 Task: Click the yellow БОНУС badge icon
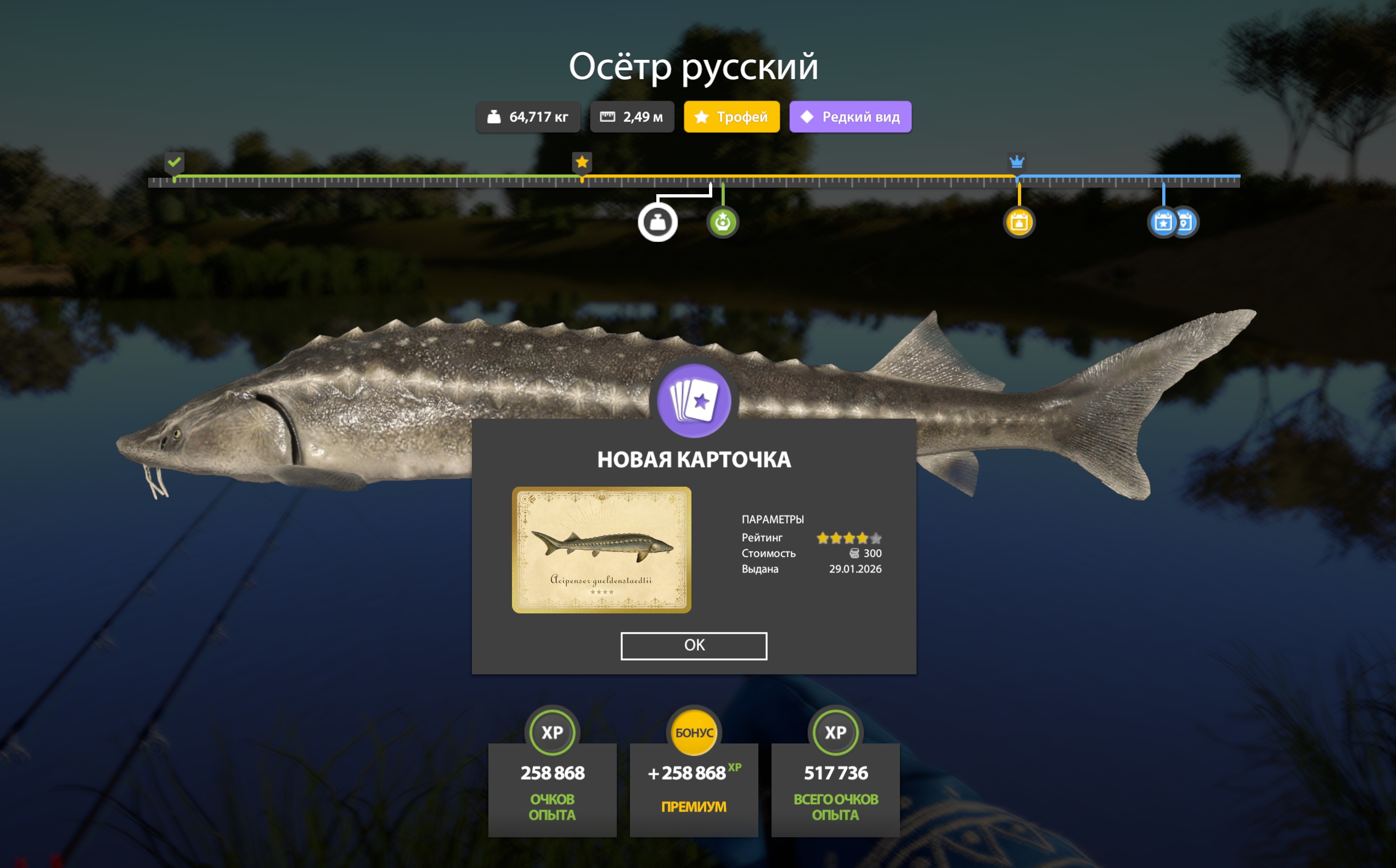694,732
